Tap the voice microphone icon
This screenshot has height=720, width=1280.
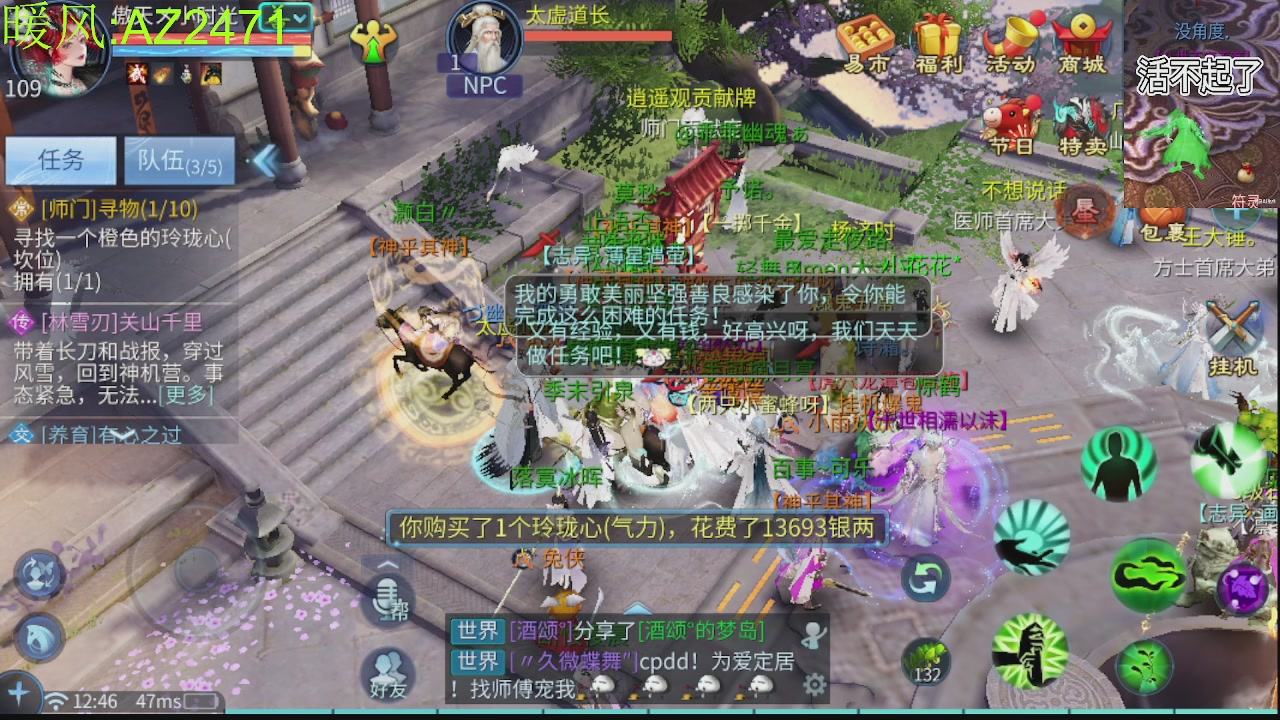(387, 600)
